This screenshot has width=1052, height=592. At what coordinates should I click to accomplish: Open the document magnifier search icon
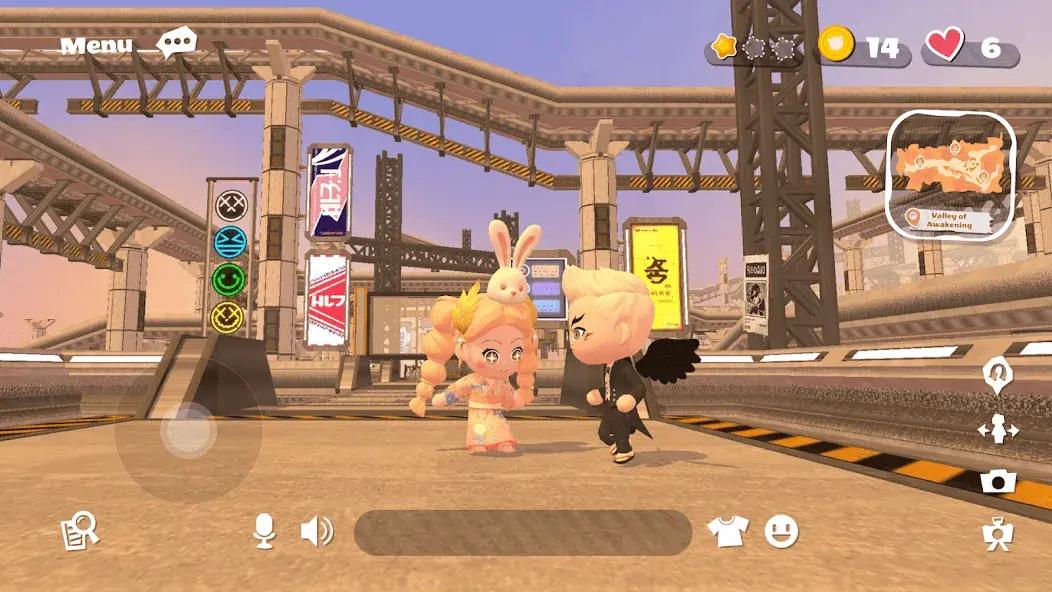(x=79, y=532)
